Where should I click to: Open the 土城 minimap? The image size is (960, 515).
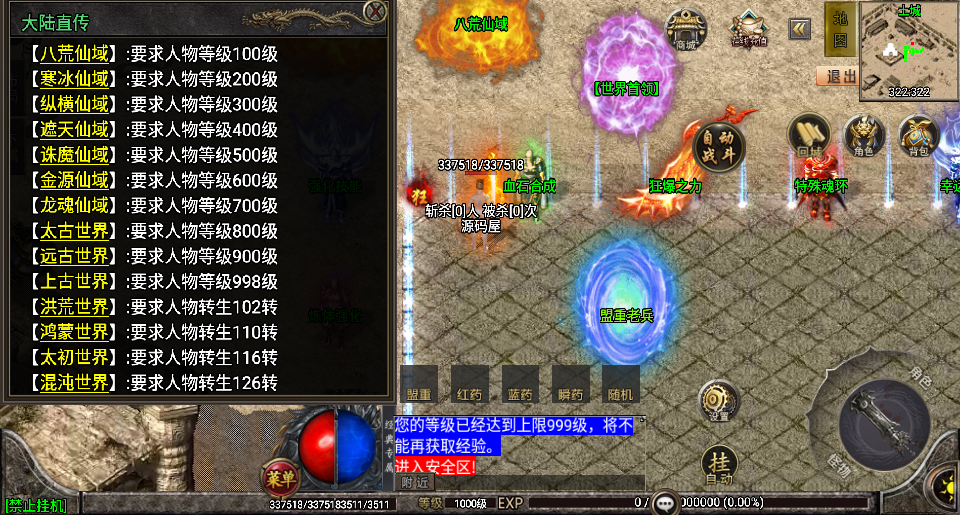[908, 52]
